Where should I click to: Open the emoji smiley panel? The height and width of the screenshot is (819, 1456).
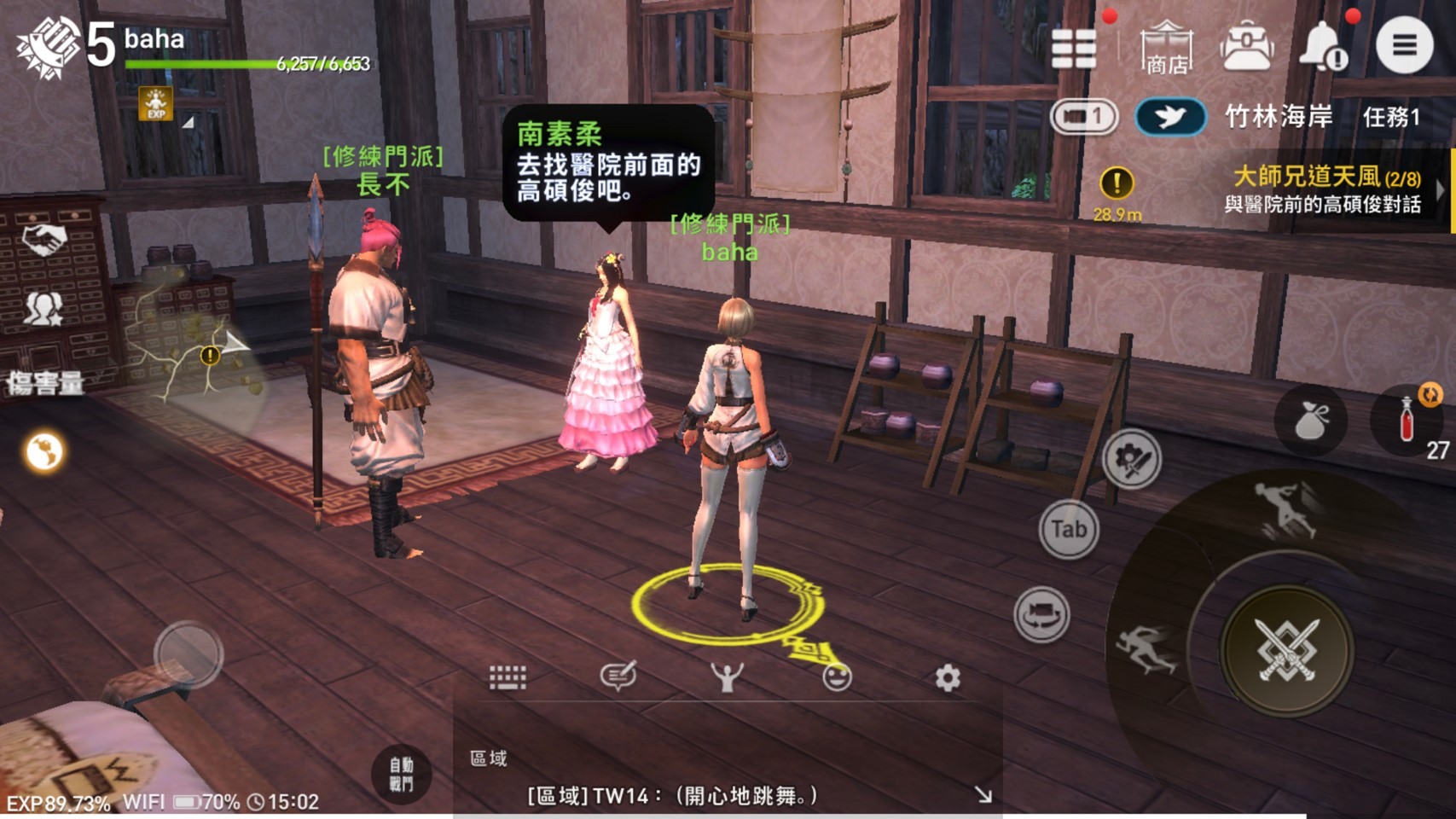point(836,675)
